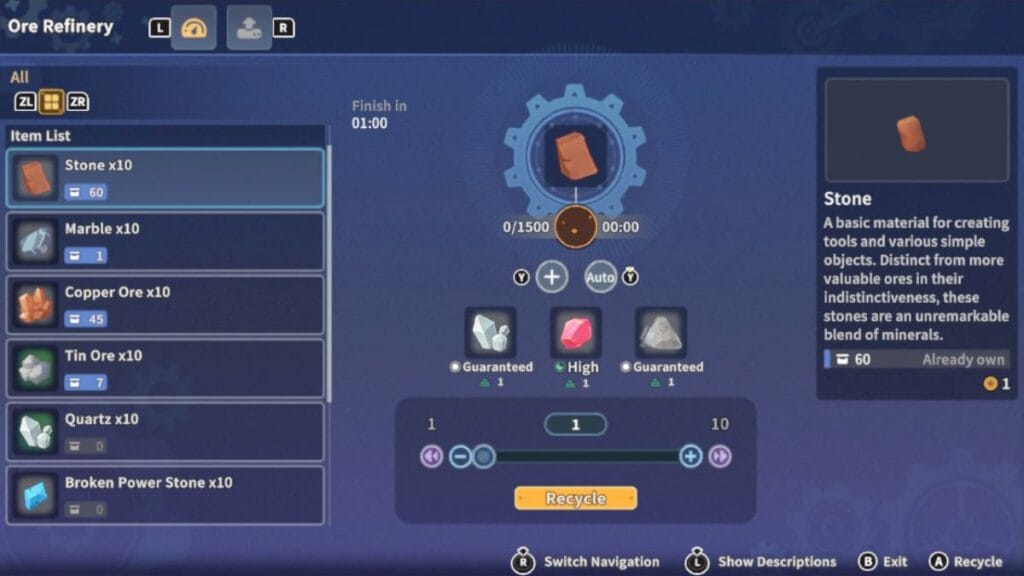The width and height of the screenshot is (1024, 576).
Task: Jump to maximum quantity with double-arrow button
Action: click(x=720, y=457)
